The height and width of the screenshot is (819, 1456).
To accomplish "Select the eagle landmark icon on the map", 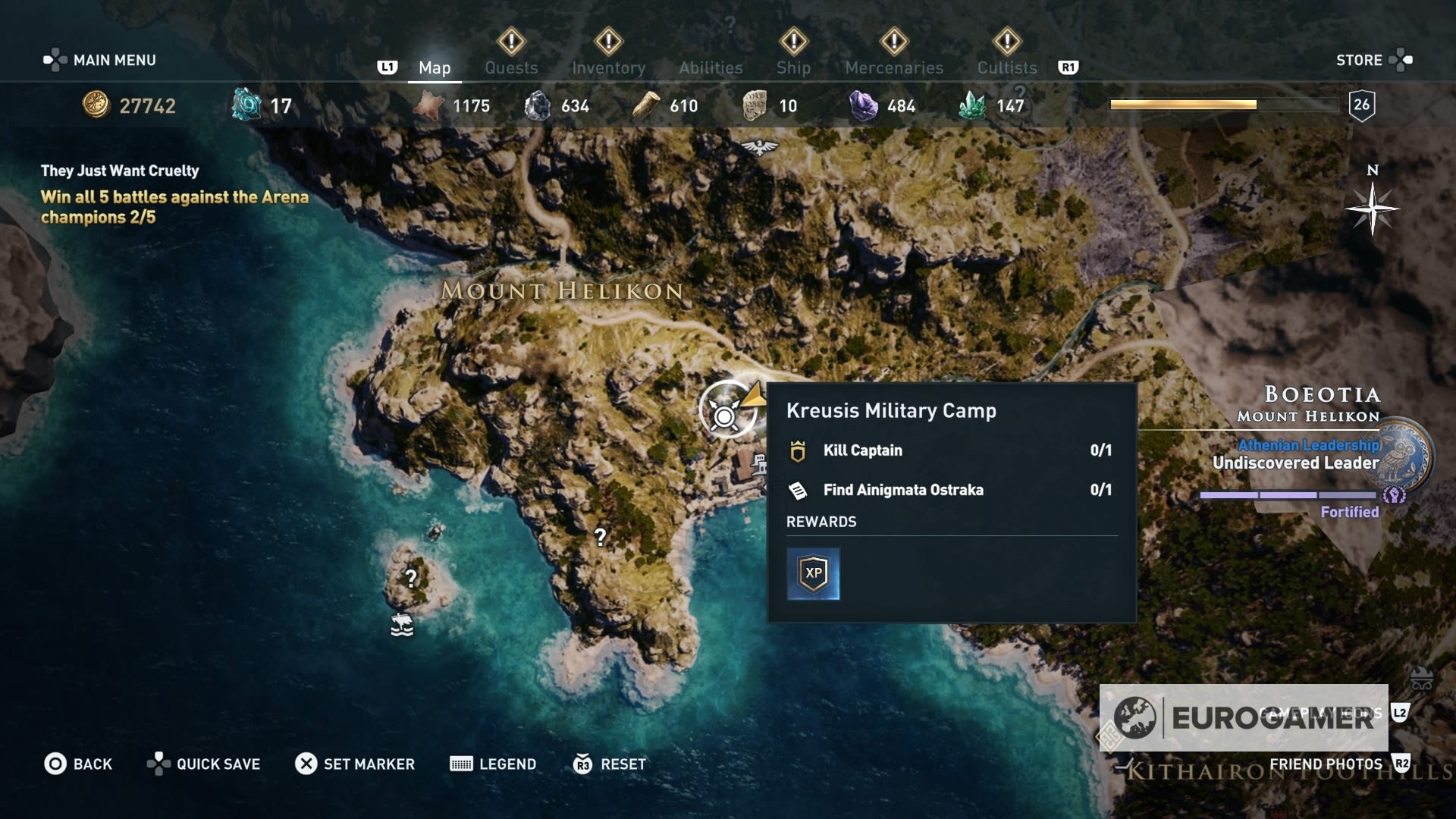I will click(758, 148).
